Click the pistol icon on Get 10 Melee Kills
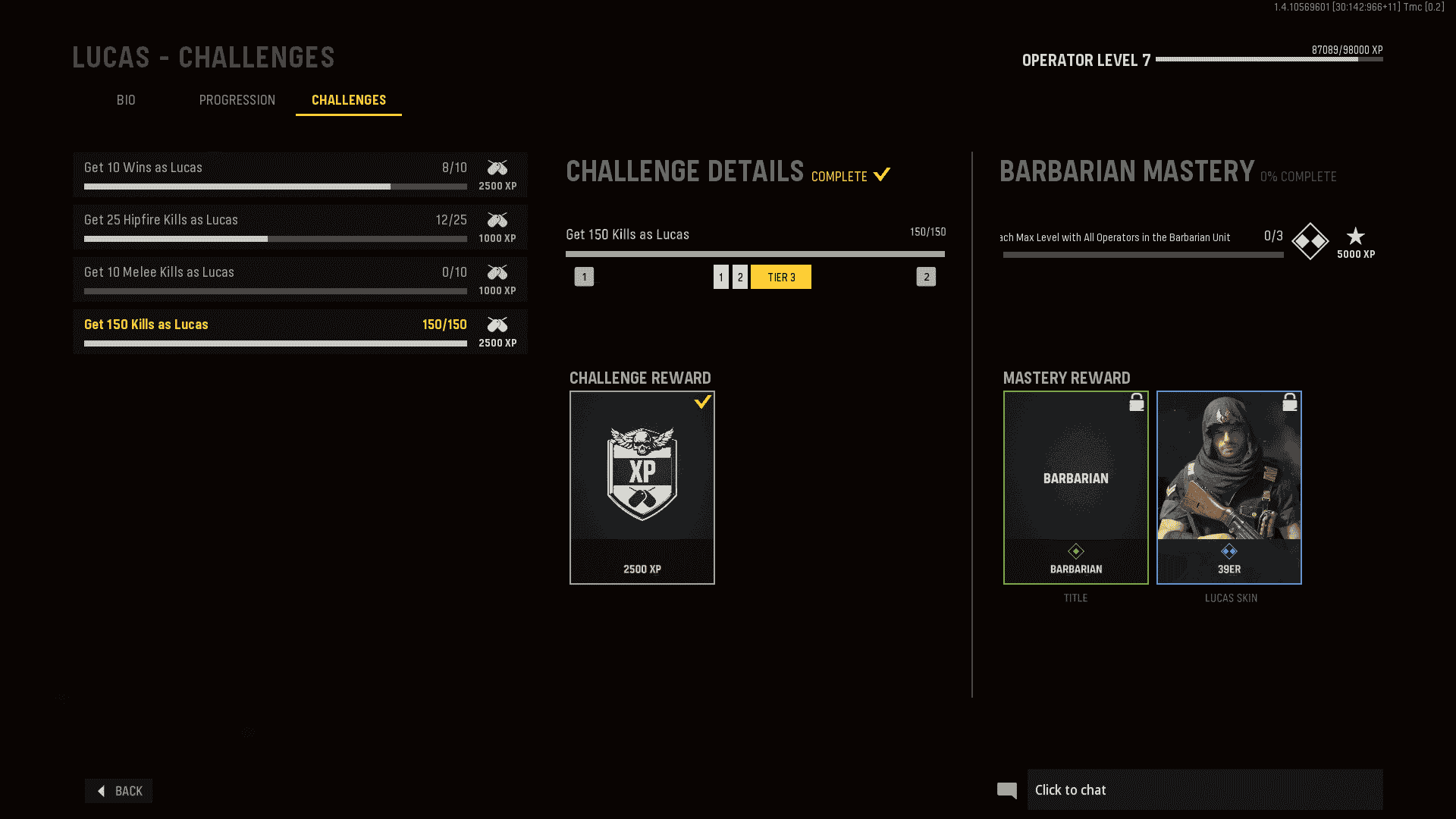This screenshot has height=819, width=1456. pos(497,273)
